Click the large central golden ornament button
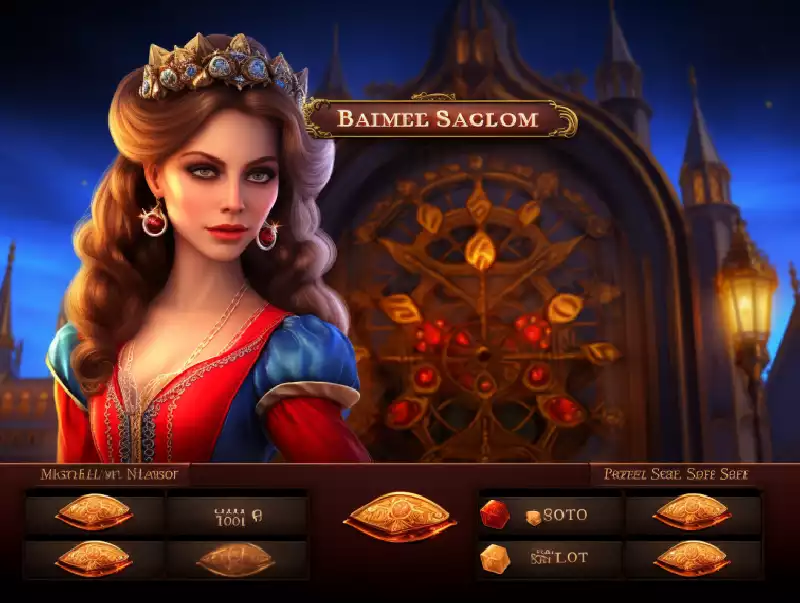This screenshot has width=800, height=603. 398,516
